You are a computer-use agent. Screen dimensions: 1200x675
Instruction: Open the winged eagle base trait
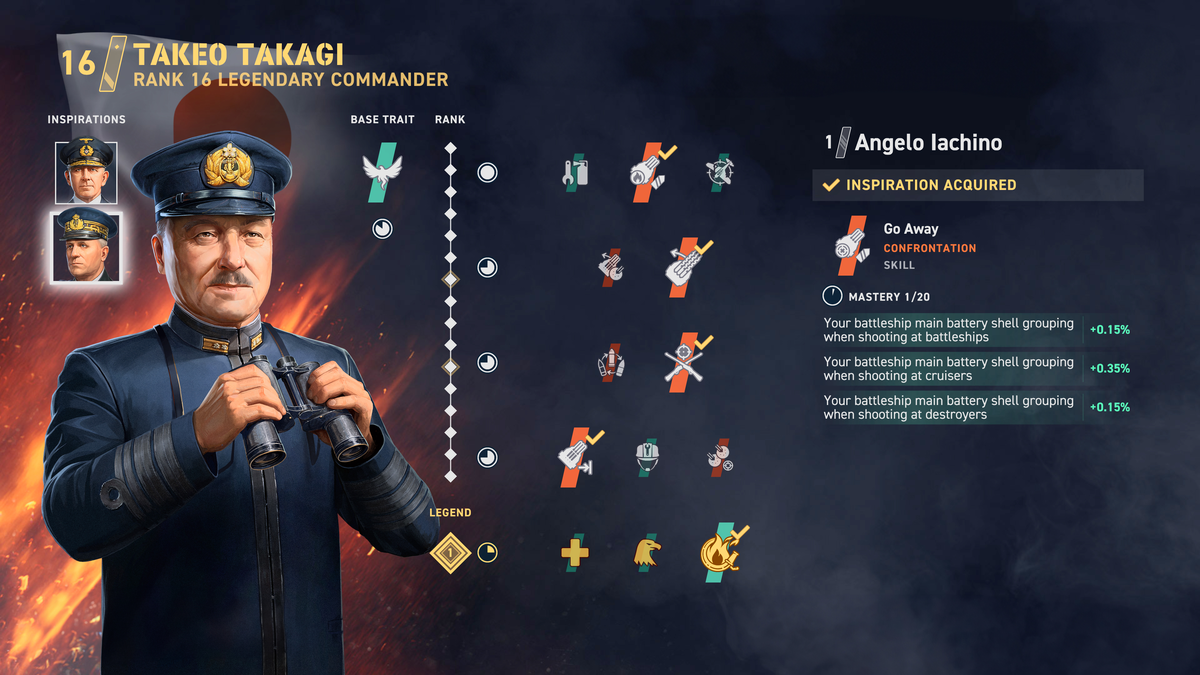pos(381,172)
